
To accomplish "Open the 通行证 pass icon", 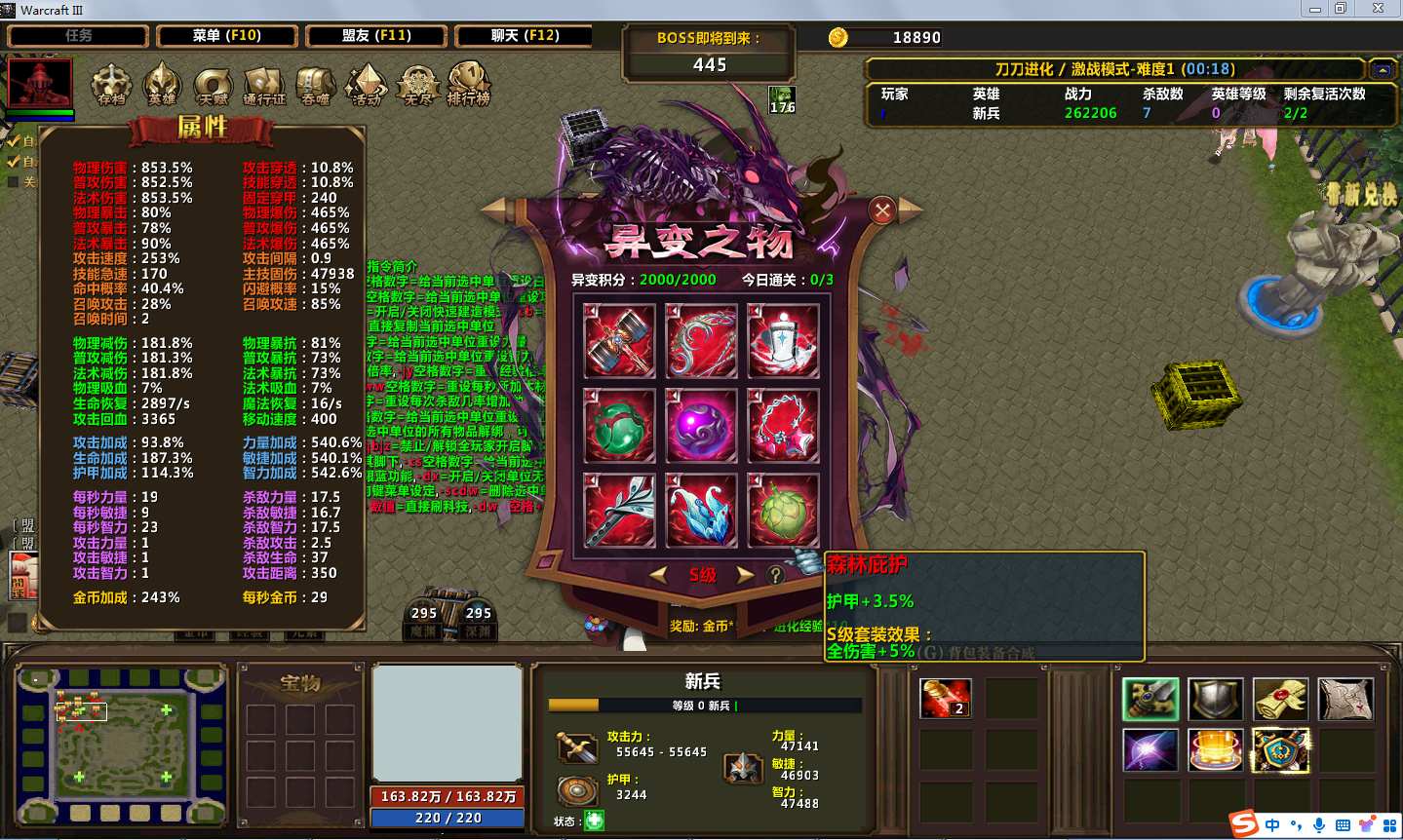I will point(264,85).
